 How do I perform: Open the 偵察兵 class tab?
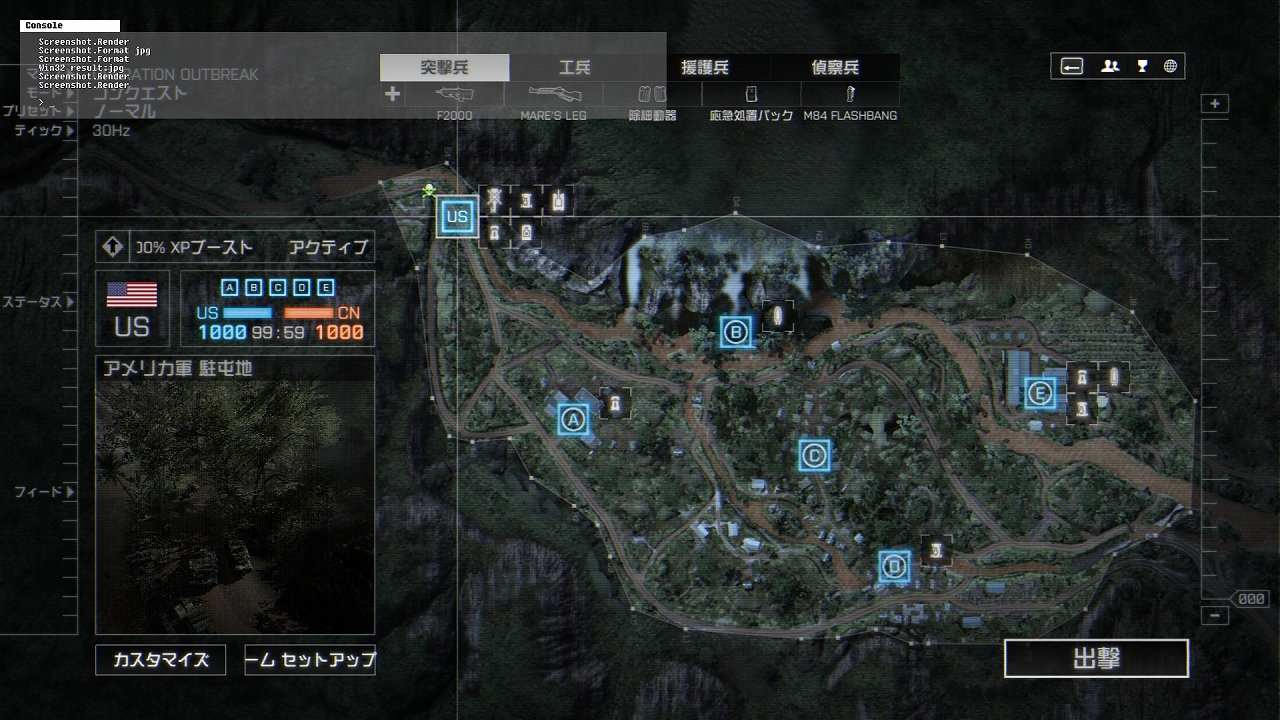tap(834, 68)
